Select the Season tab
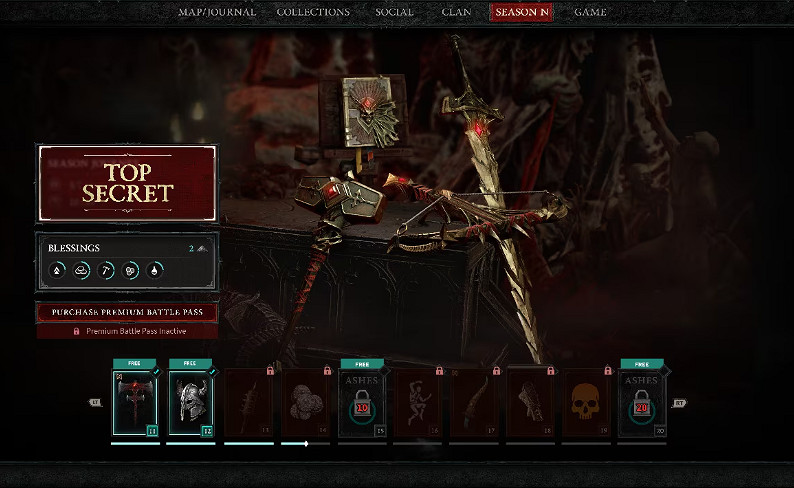Screen dimensions: 794x488 [x=520, y=12]
